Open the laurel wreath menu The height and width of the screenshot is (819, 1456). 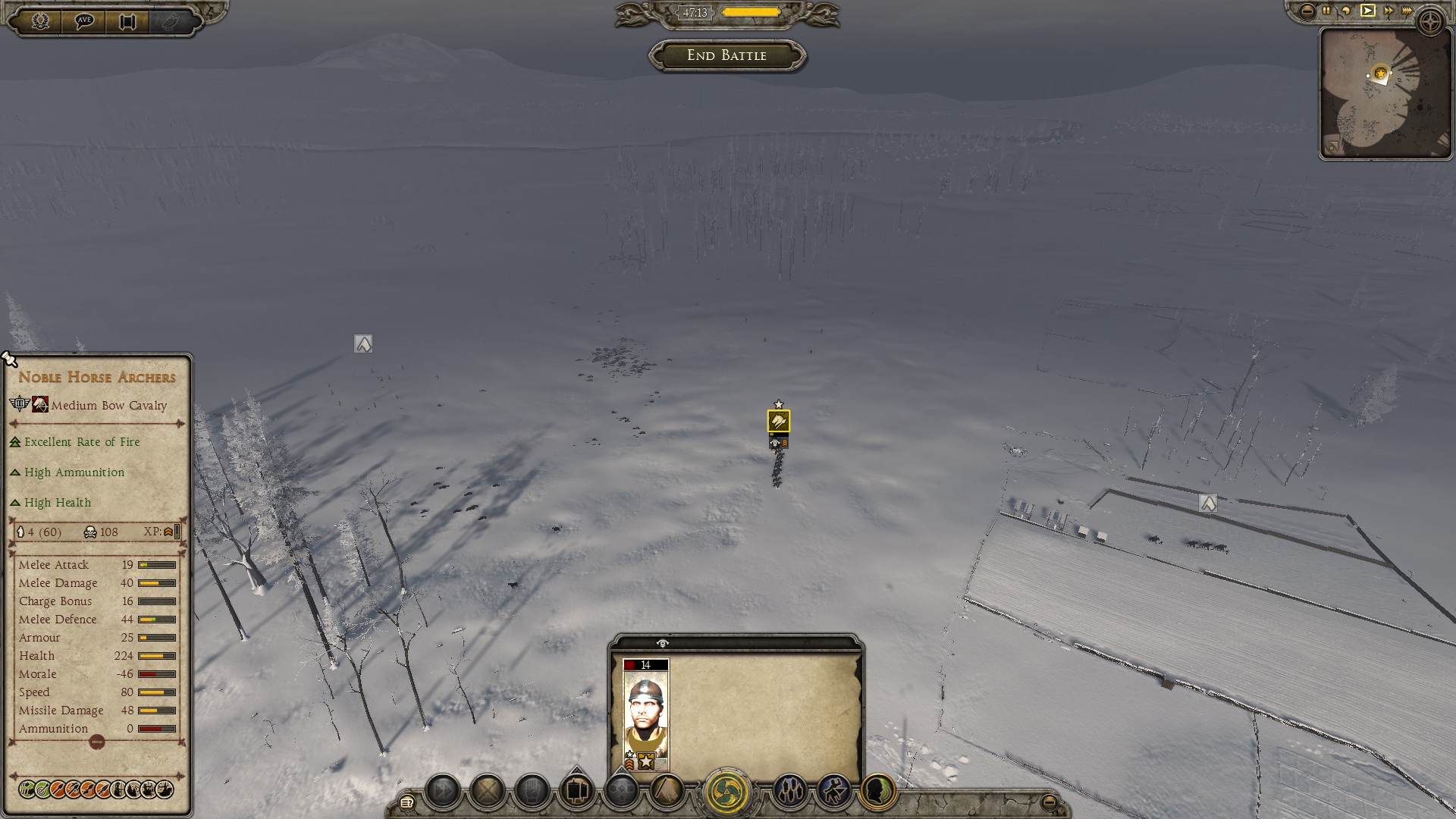[40, 21]
